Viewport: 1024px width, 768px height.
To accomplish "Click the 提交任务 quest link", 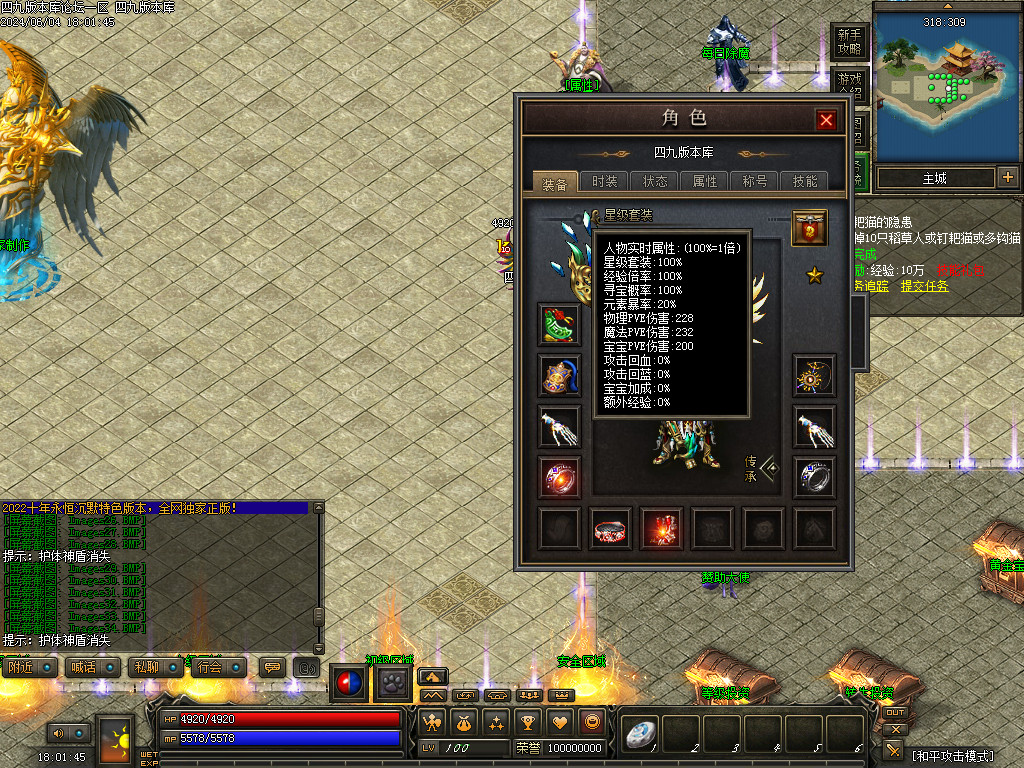I will tap(925, 286).
